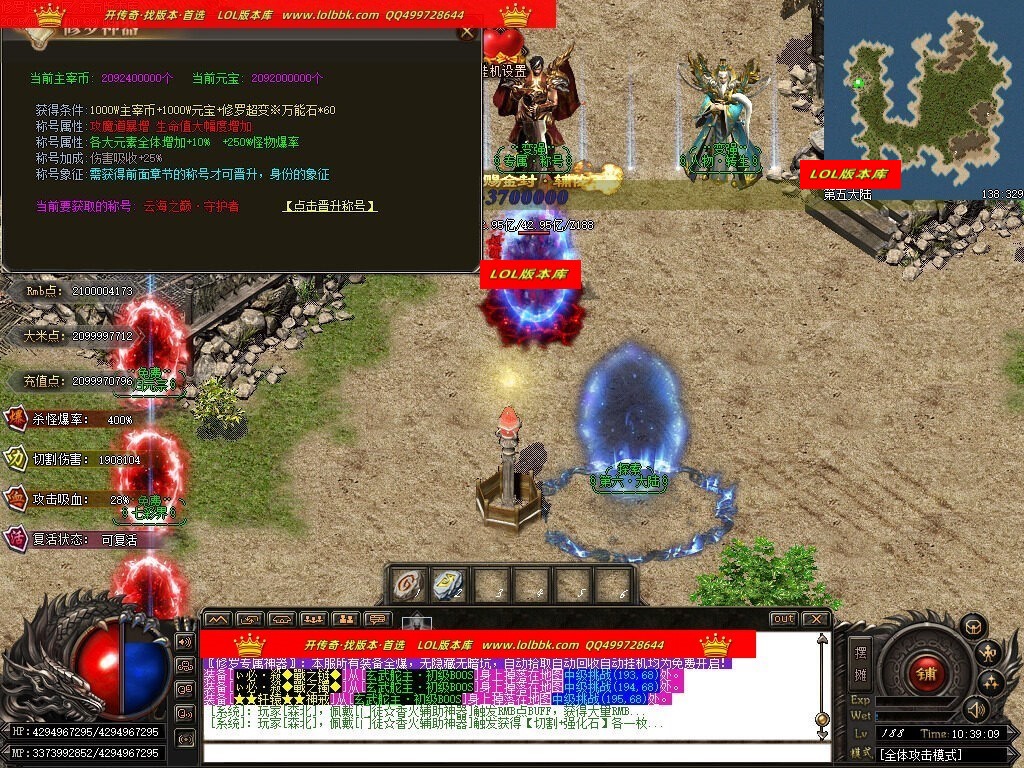Click the out button above chat
The image size is (1024, 768).
[x=783, y=619]
